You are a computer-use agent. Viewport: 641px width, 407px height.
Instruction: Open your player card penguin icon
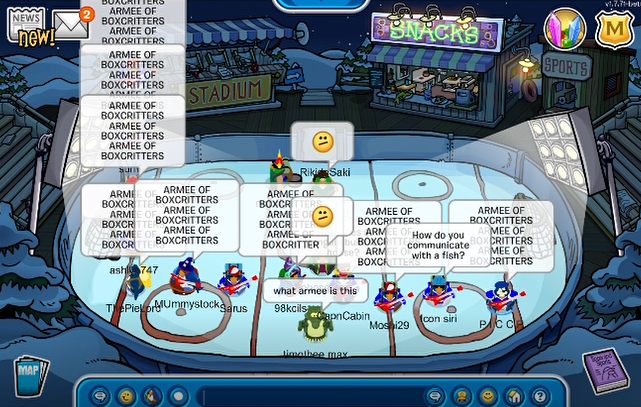[x=461, y=396]
